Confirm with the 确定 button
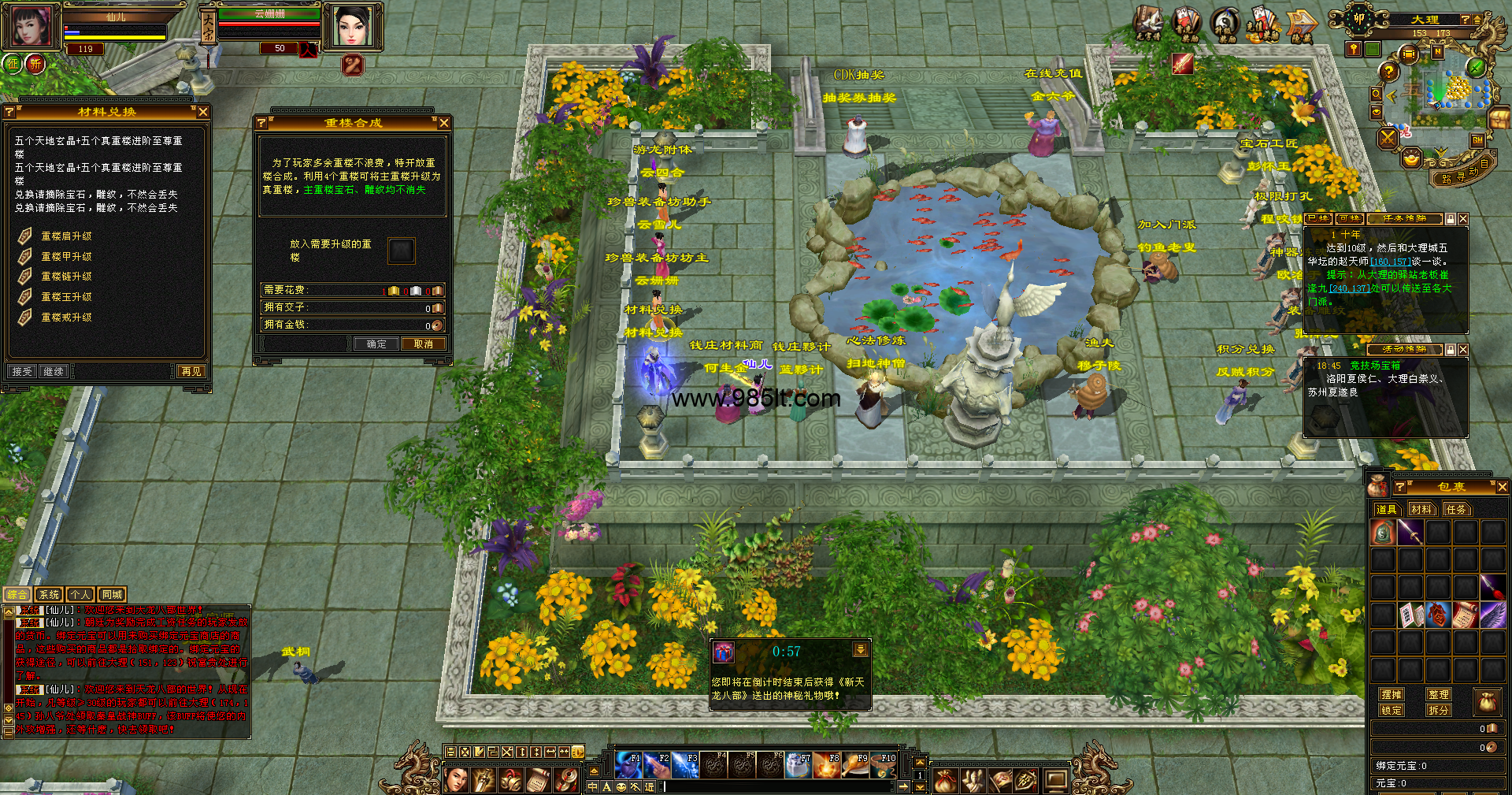The image size is (1512, 795). [x=376, y=344]
